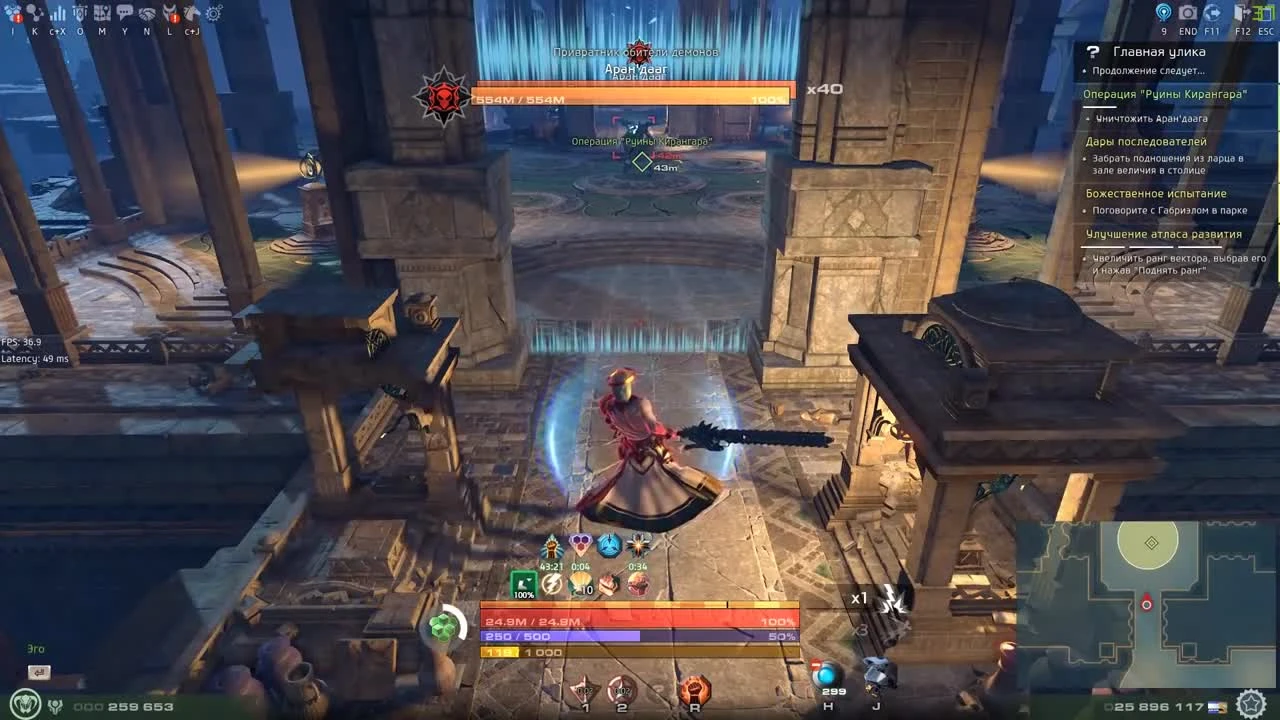Viewport: 1280px width, 720px height.
Task: Open the pantheon icon with red alert (L)
Action: point(170,14)
